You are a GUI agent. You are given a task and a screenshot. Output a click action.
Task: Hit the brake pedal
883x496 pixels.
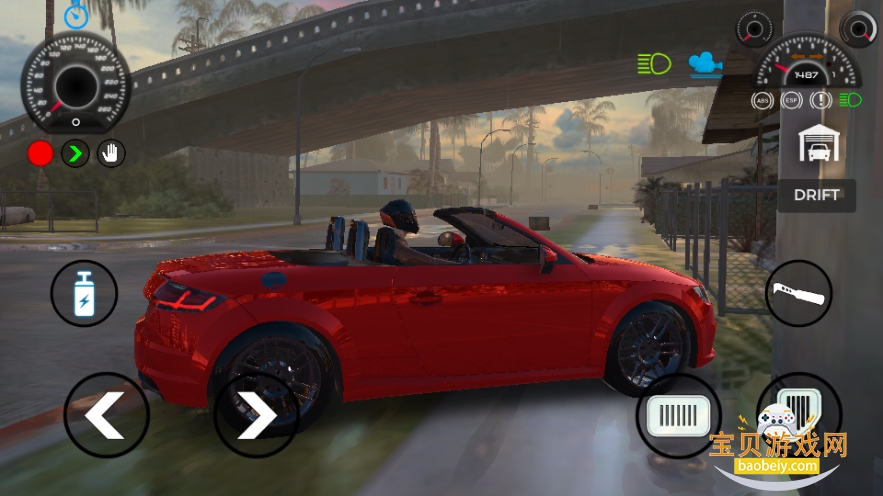coord(679,415)
